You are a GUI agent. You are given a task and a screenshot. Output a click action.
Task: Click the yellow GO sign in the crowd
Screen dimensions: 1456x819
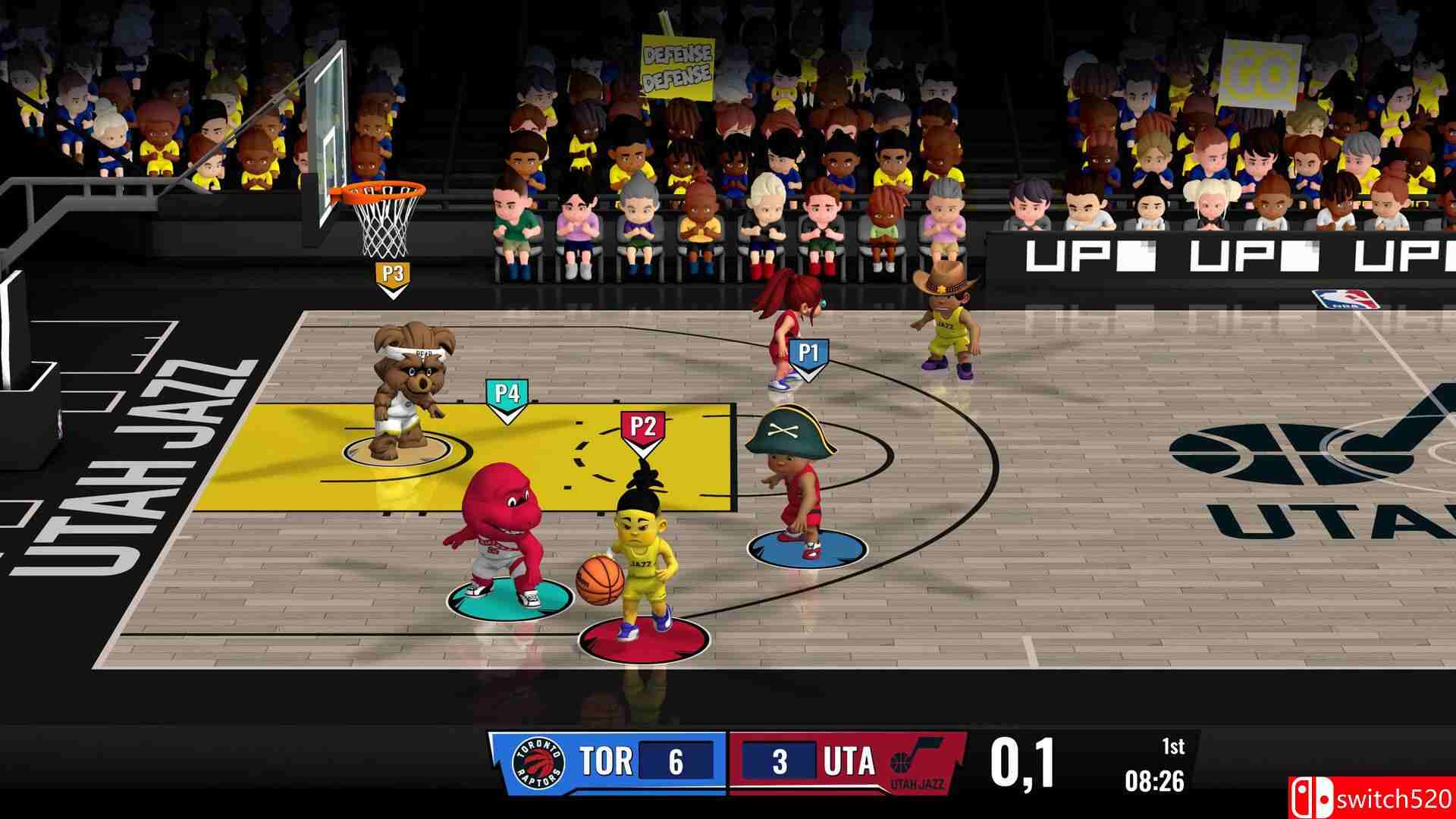1260,72
